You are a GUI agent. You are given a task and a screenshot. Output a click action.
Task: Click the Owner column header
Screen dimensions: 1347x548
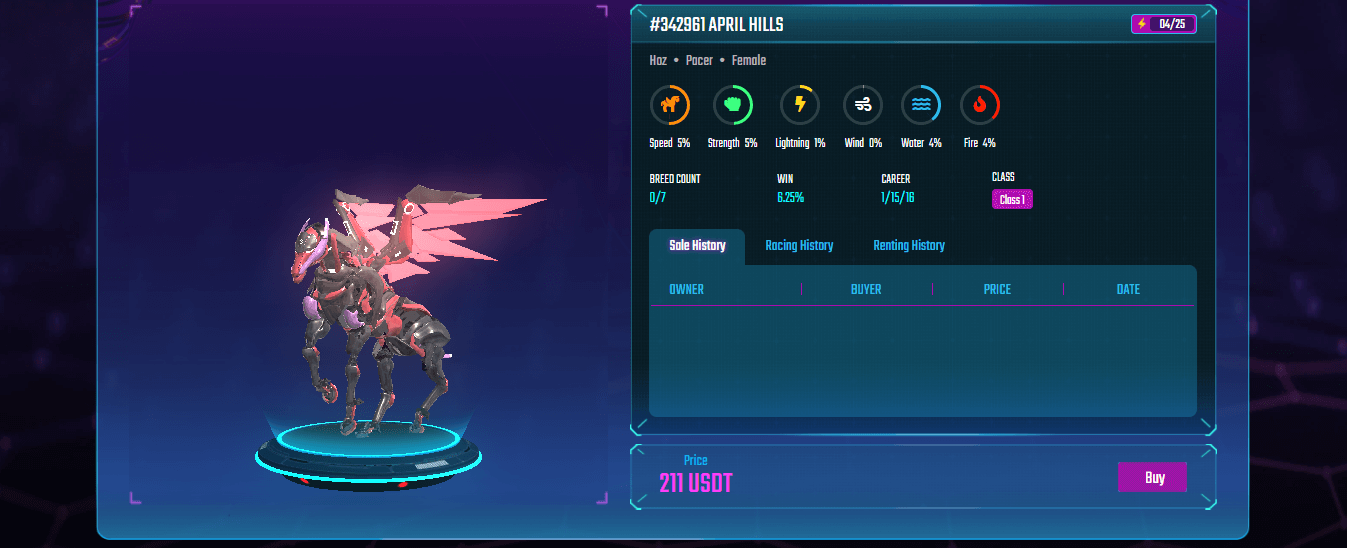[x=686, y=290]
